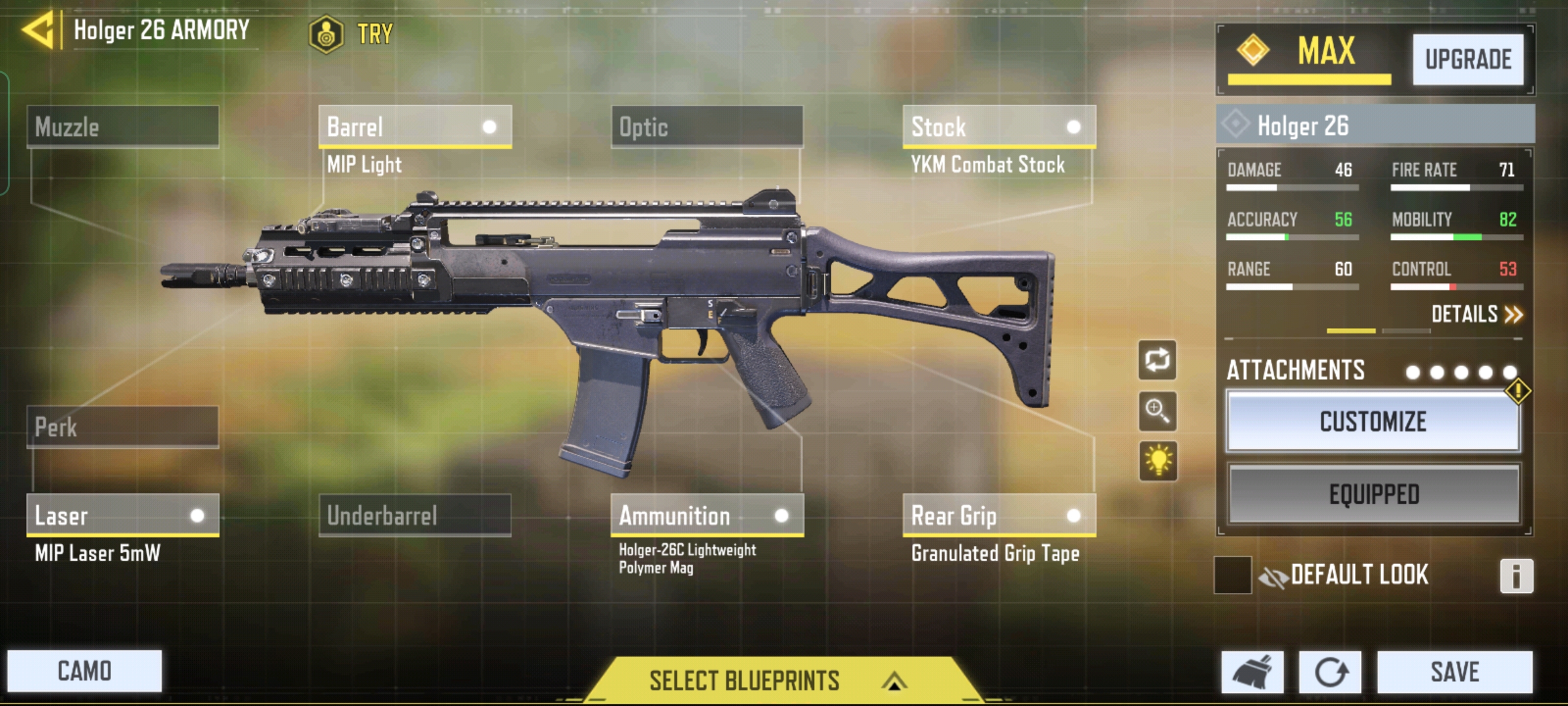The image size is (1568, 706).
Task: Open the Laser attachment slot
Action: click(123, 515)
